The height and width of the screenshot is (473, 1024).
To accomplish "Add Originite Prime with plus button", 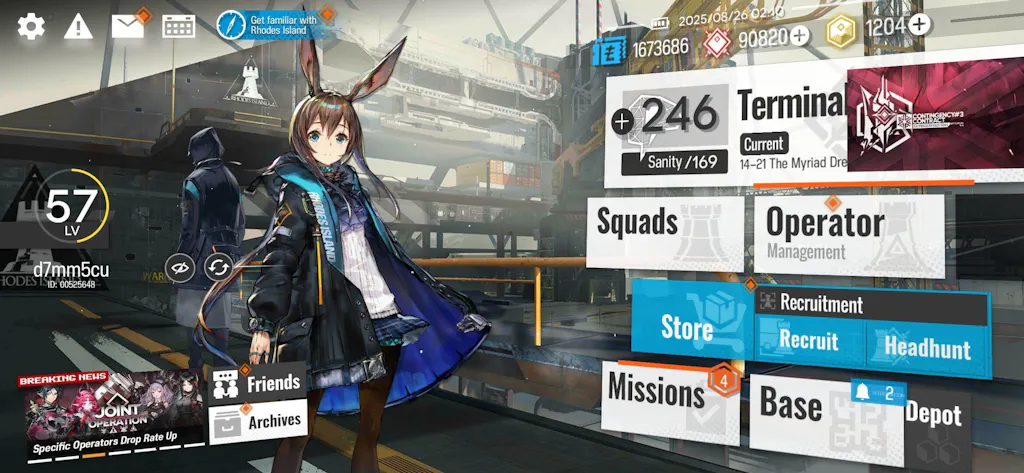I will [x=799, y=37].
